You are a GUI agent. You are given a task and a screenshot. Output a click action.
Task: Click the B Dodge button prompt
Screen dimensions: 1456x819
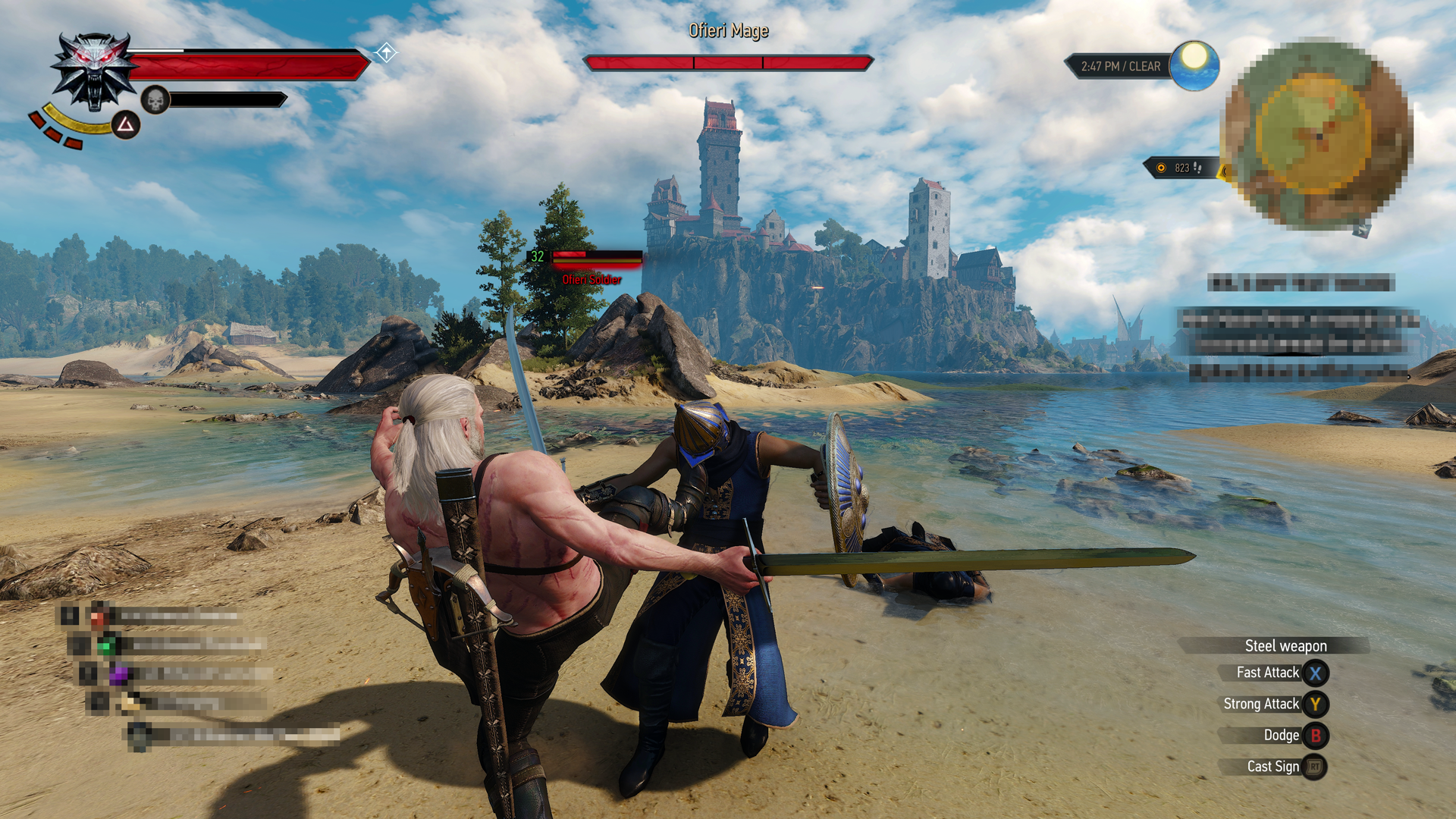[1317, 735]
